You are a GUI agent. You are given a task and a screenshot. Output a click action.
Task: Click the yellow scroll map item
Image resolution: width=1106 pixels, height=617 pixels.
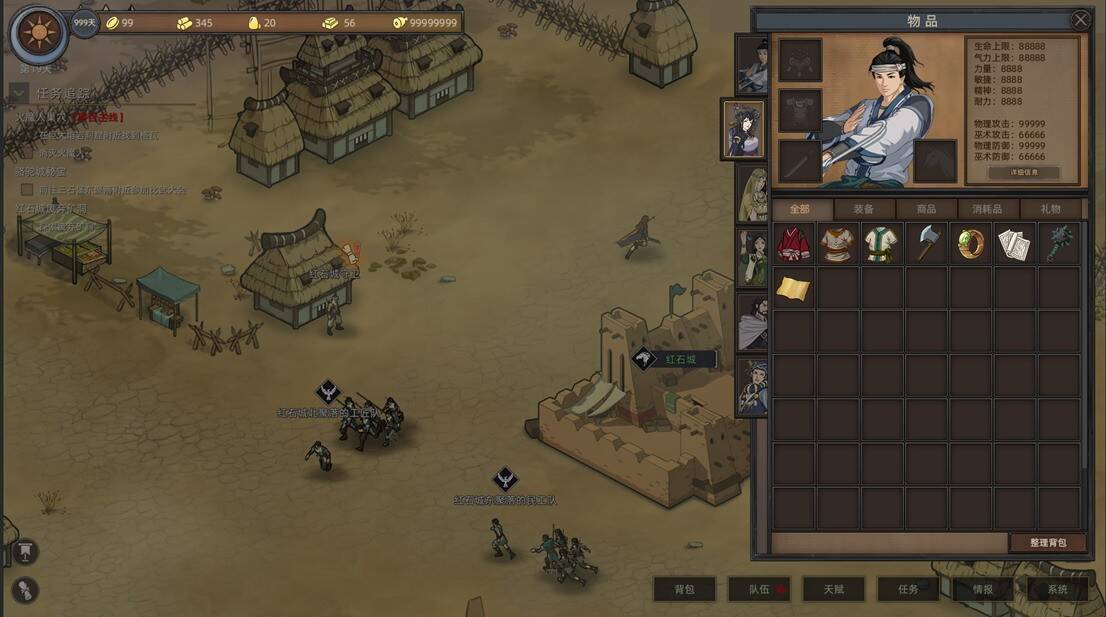[793, 288]
